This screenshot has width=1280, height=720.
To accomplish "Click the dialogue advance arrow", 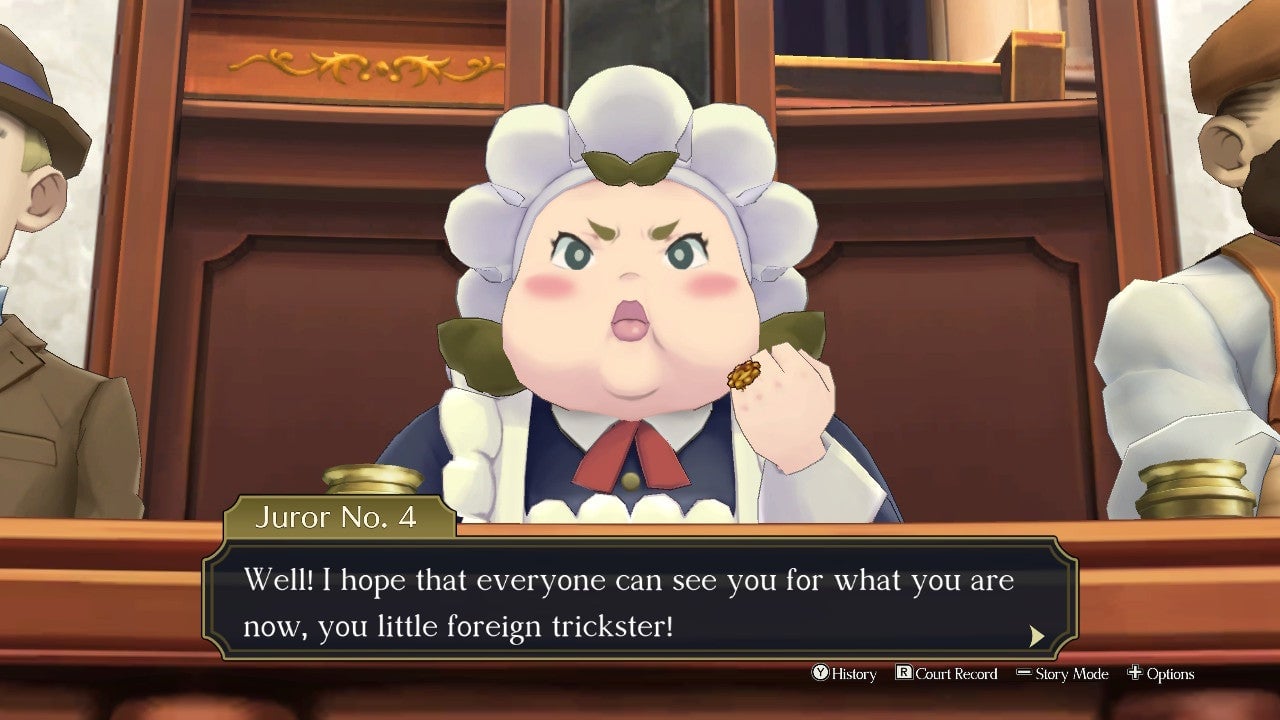I will (x=1038, y=635).
